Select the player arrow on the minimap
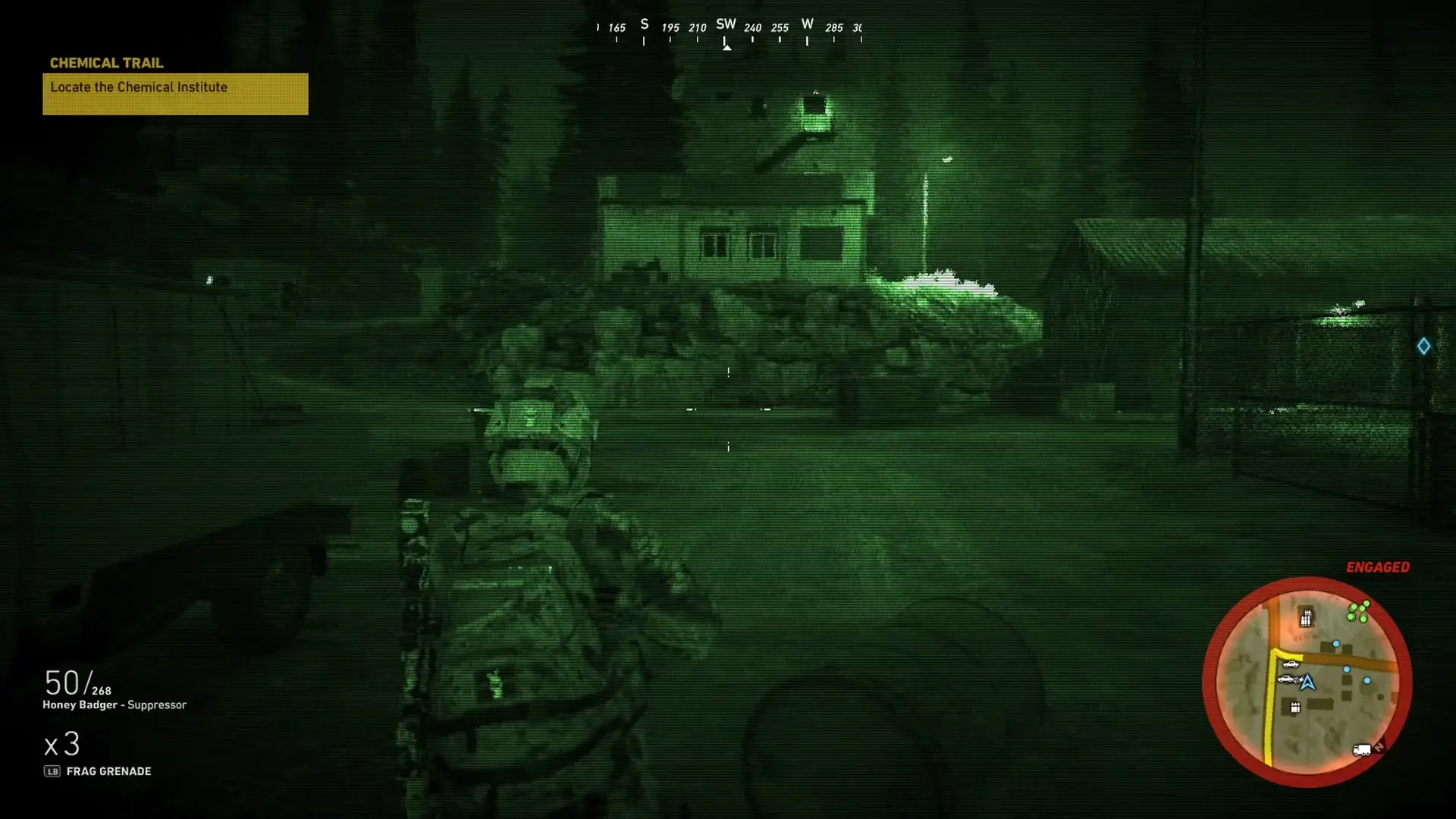 (1307, 683)
